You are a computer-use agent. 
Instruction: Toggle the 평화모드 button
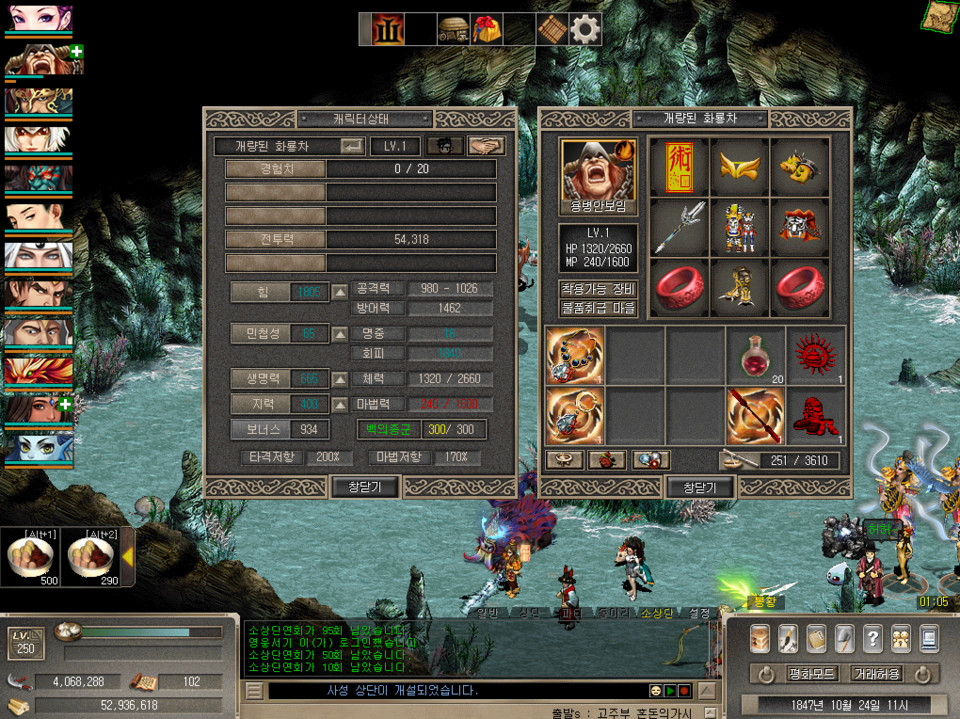[811, 673]
